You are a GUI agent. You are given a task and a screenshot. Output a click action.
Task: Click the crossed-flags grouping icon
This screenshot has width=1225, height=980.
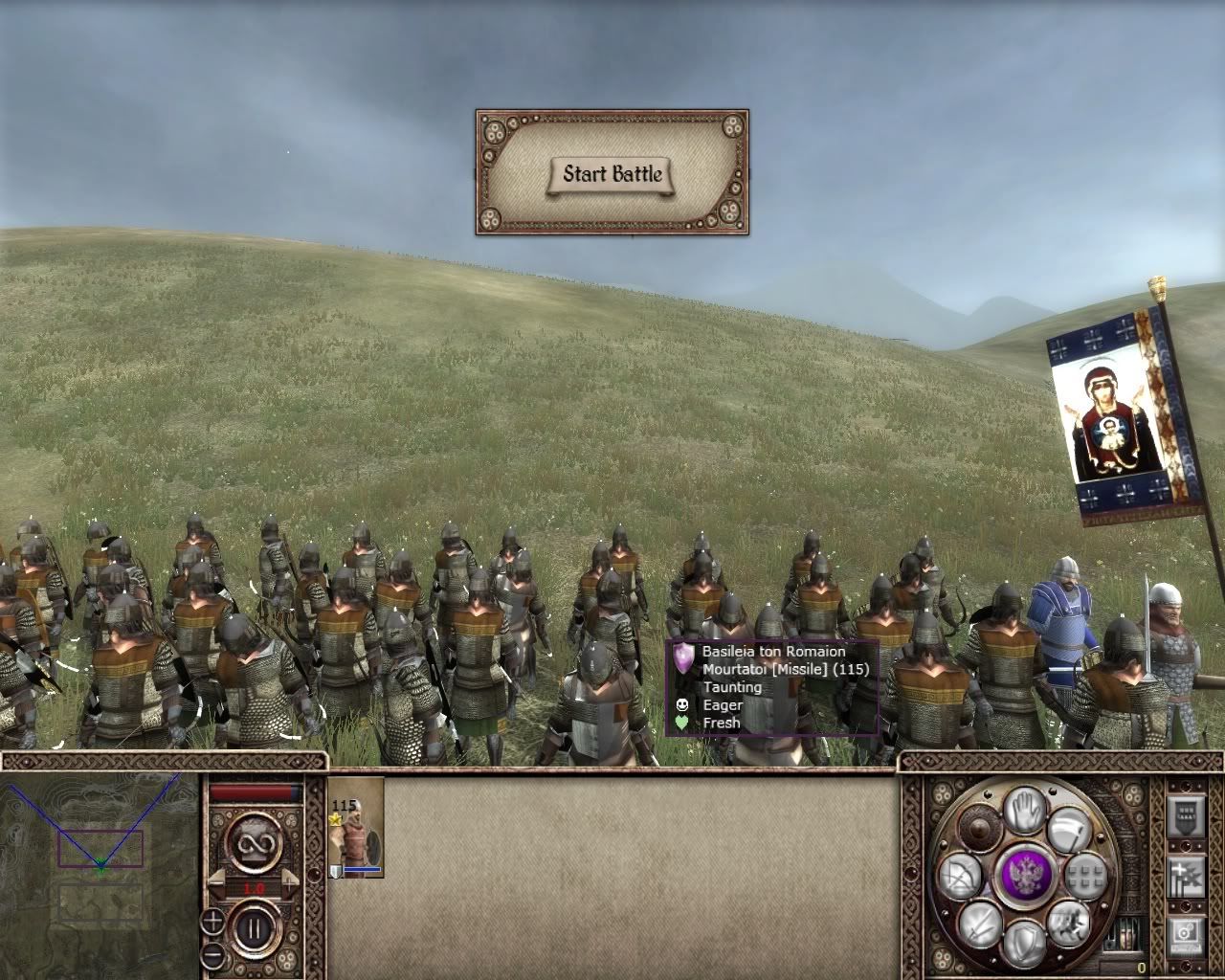(1186, 878)
